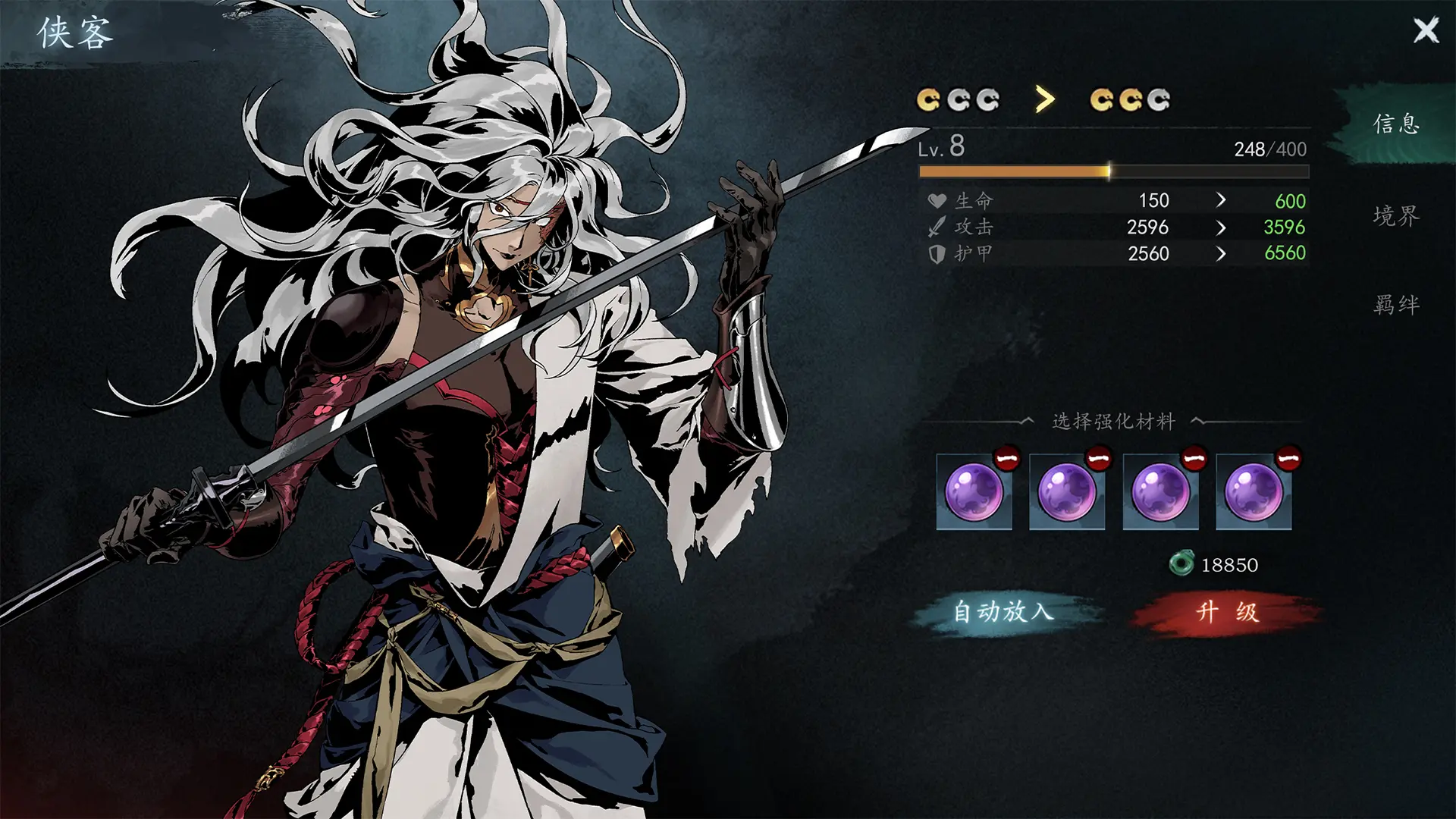1456x819 pixels.
Task: Show the 羁绊 tab
Action: (1395, 305)
